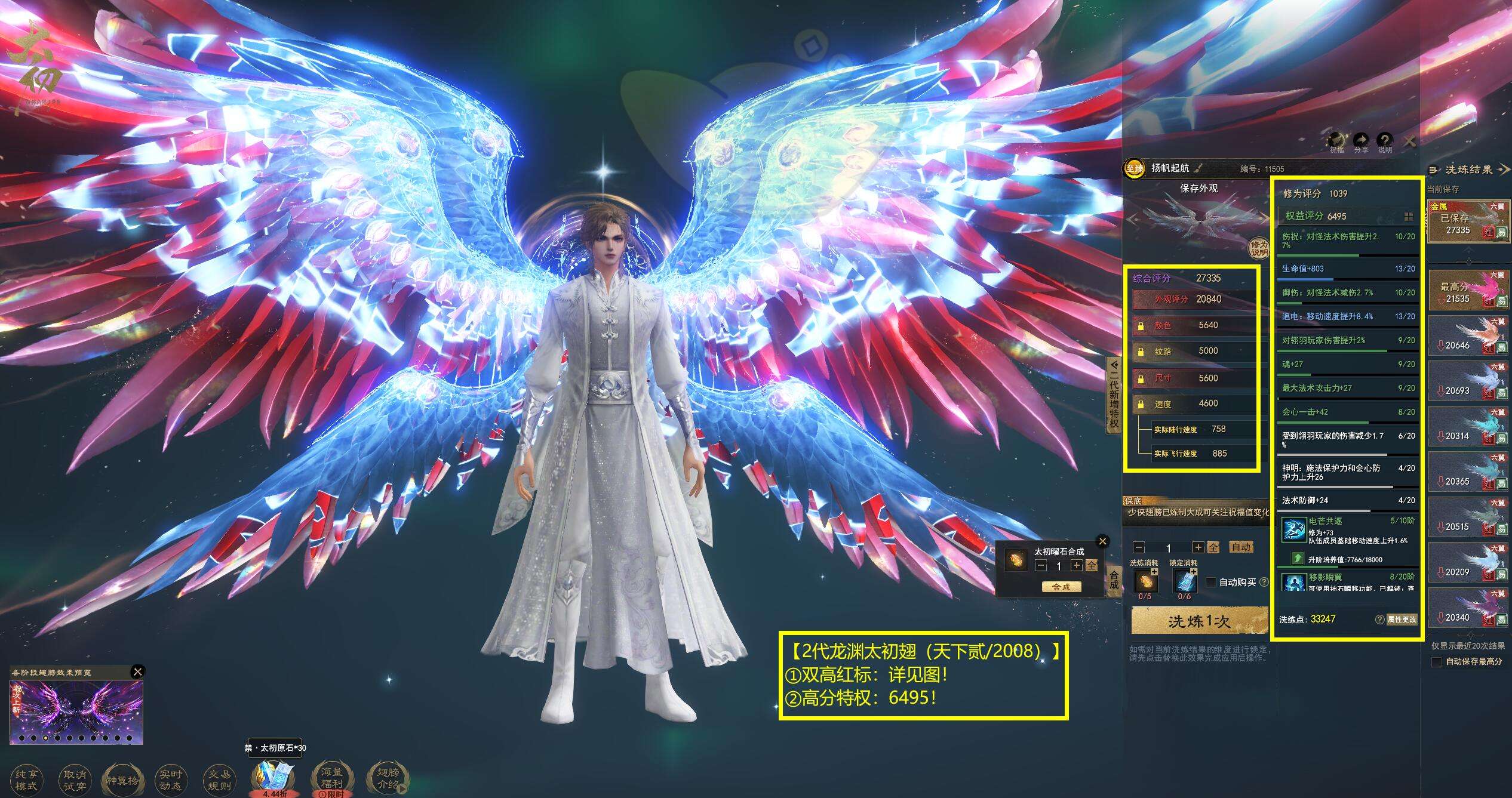
Task: Click the 分享 share icon
Action: coord(1361,142)
